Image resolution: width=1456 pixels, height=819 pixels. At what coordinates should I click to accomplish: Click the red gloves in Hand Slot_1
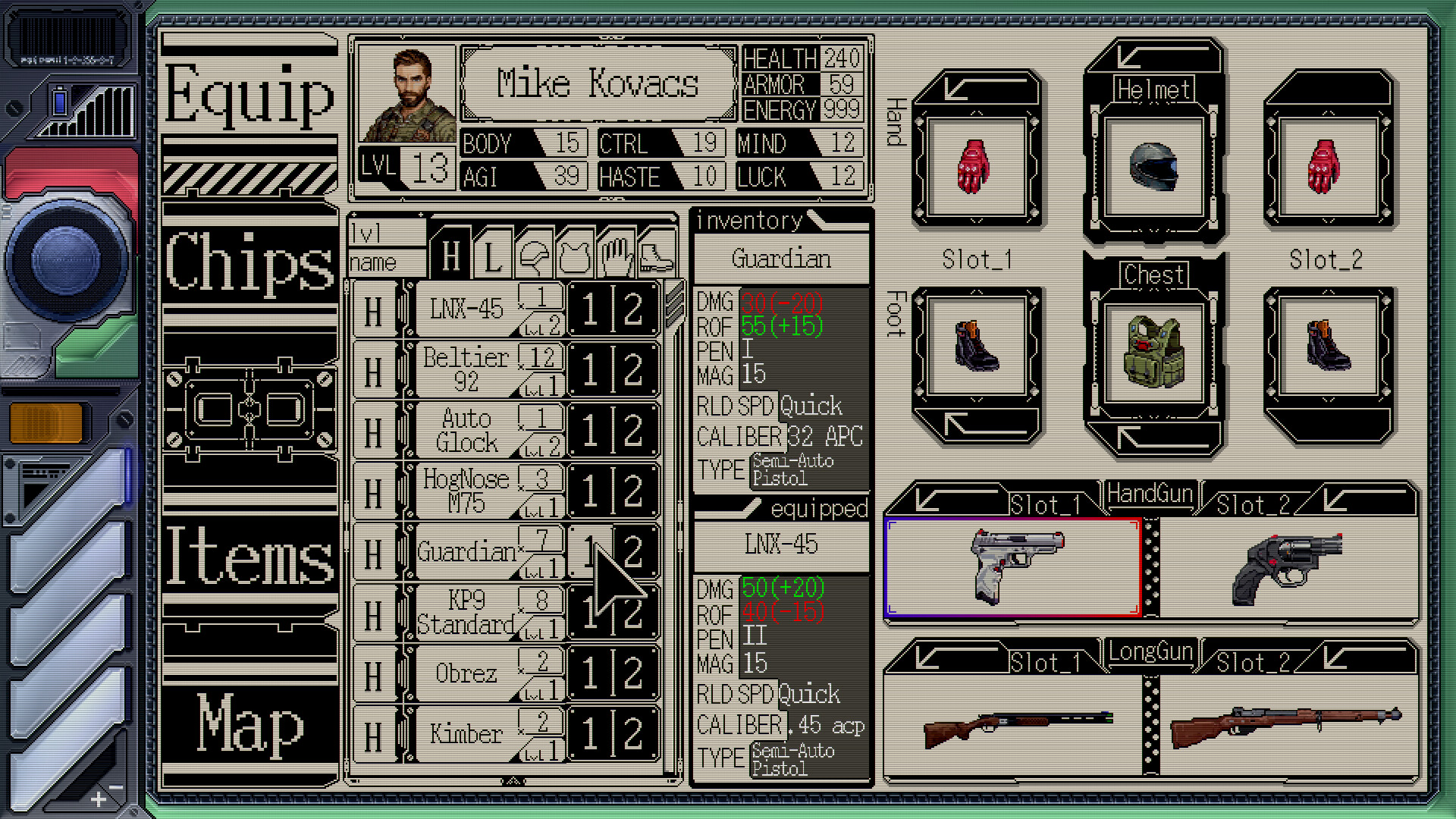coord(977,165)
